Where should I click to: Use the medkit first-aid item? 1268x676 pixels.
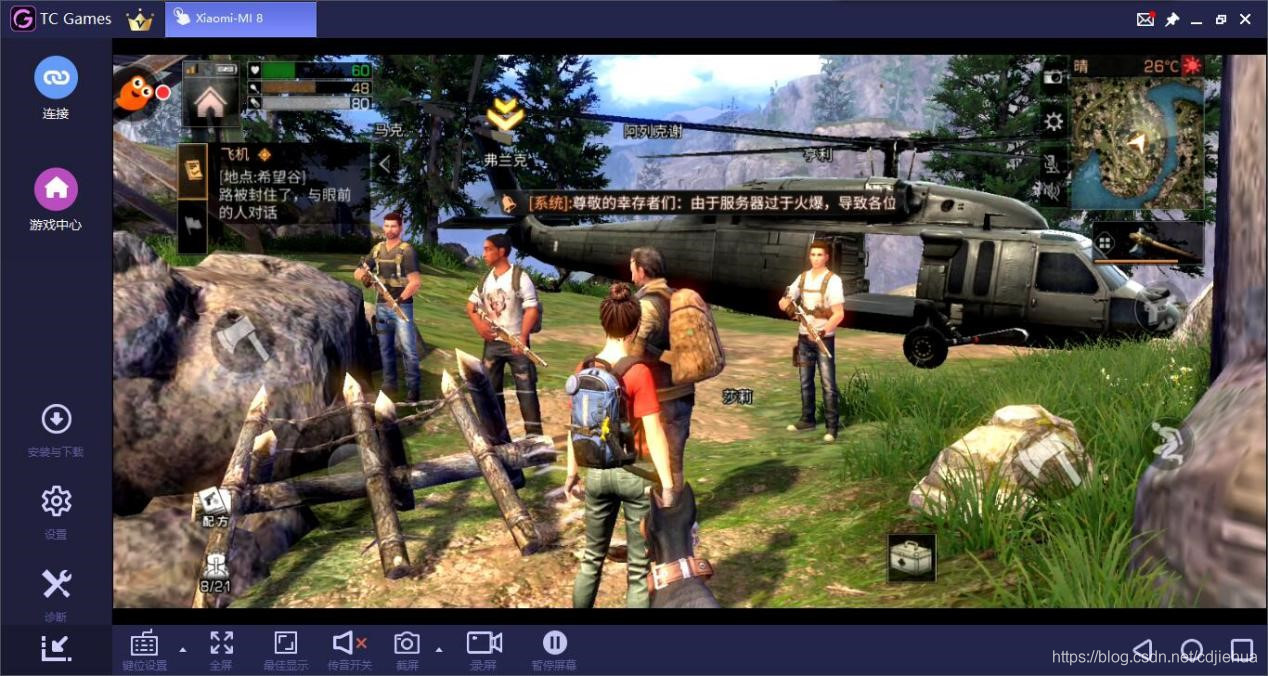click(912, 557)
